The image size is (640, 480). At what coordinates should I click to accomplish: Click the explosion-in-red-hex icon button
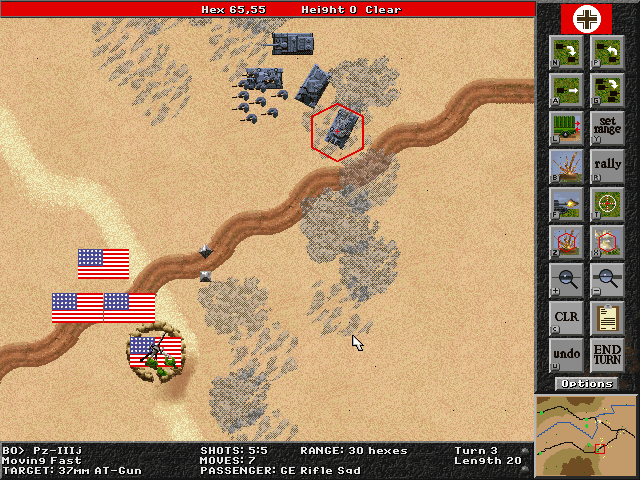566,241
